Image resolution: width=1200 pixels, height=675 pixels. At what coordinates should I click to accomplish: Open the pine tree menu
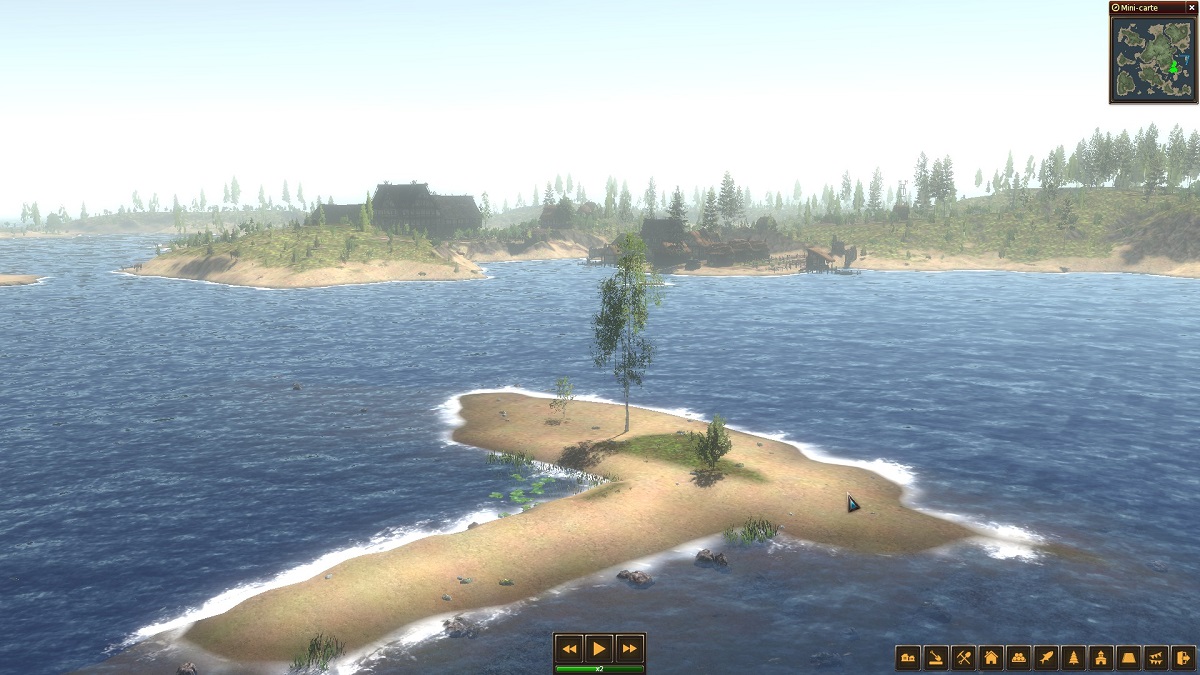1073,657
